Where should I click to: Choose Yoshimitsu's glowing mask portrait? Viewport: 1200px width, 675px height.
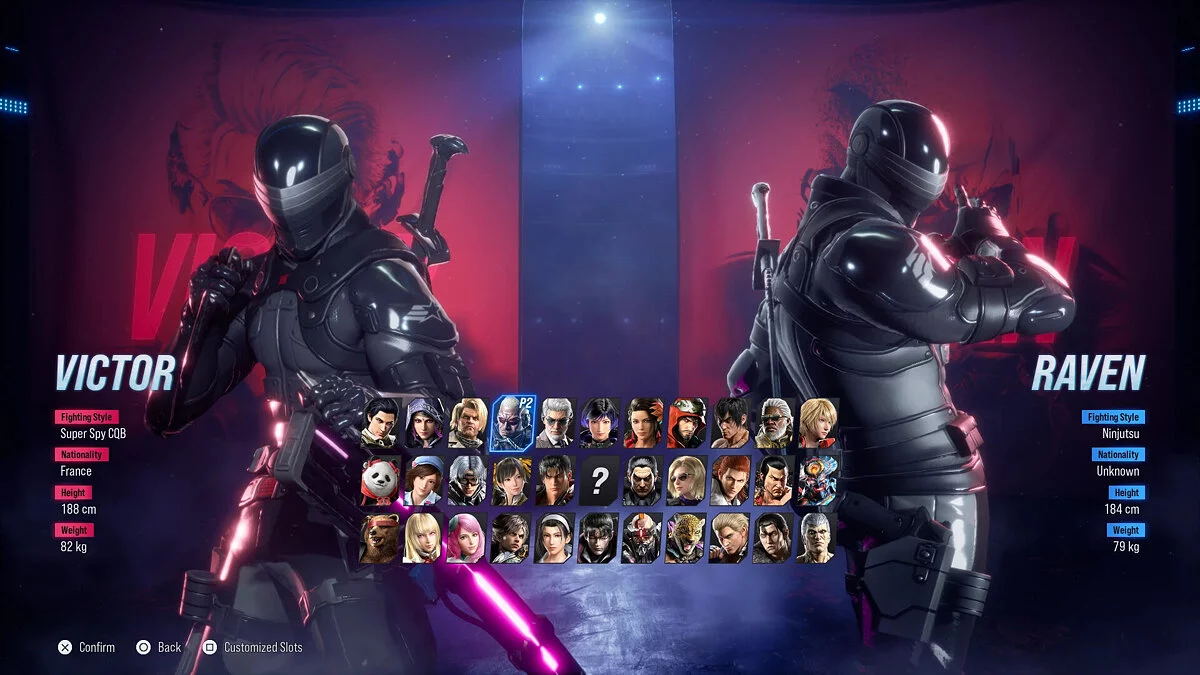[x=817, y=480]
